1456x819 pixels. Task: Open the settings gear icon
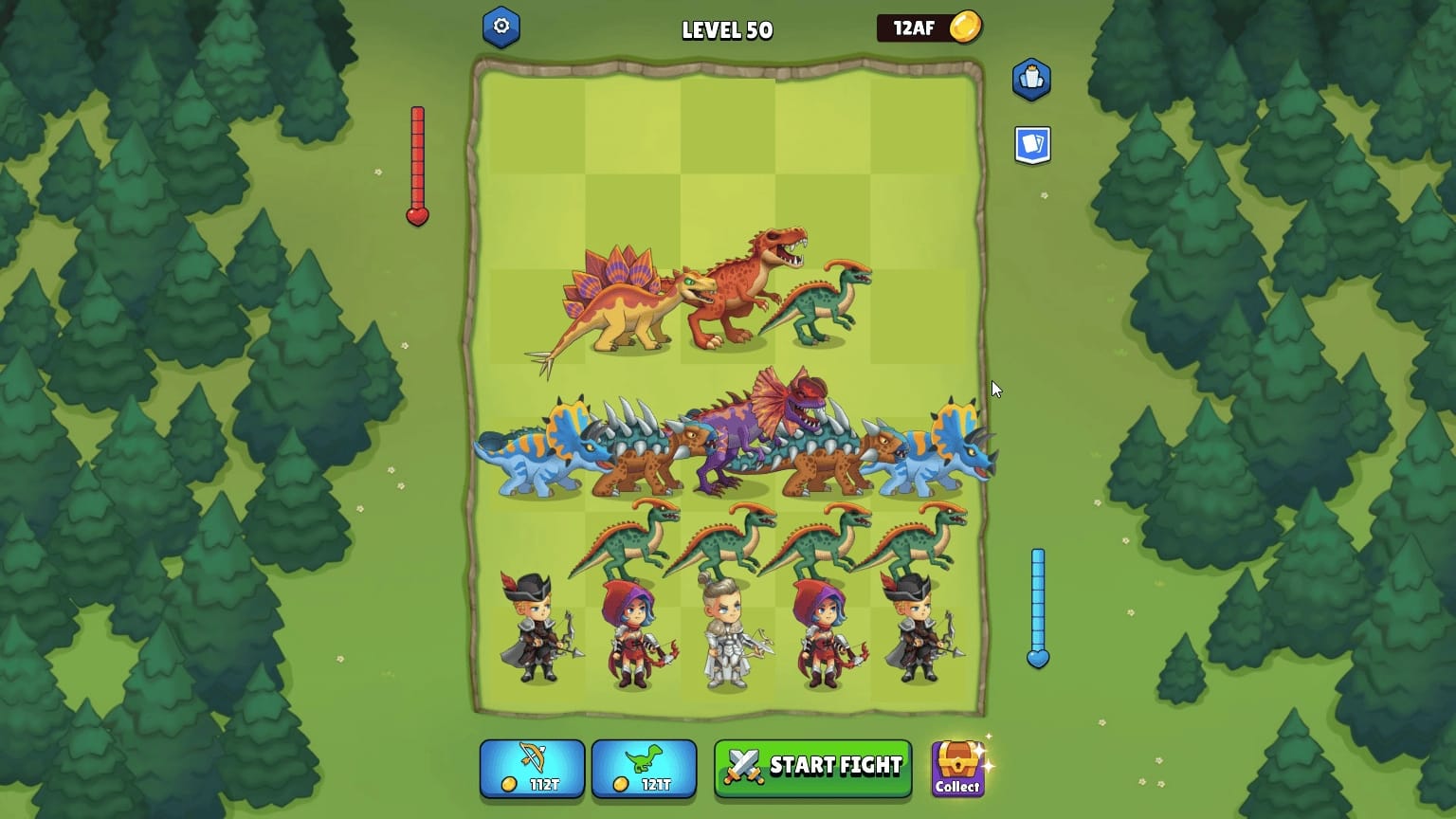click(502, 27)
